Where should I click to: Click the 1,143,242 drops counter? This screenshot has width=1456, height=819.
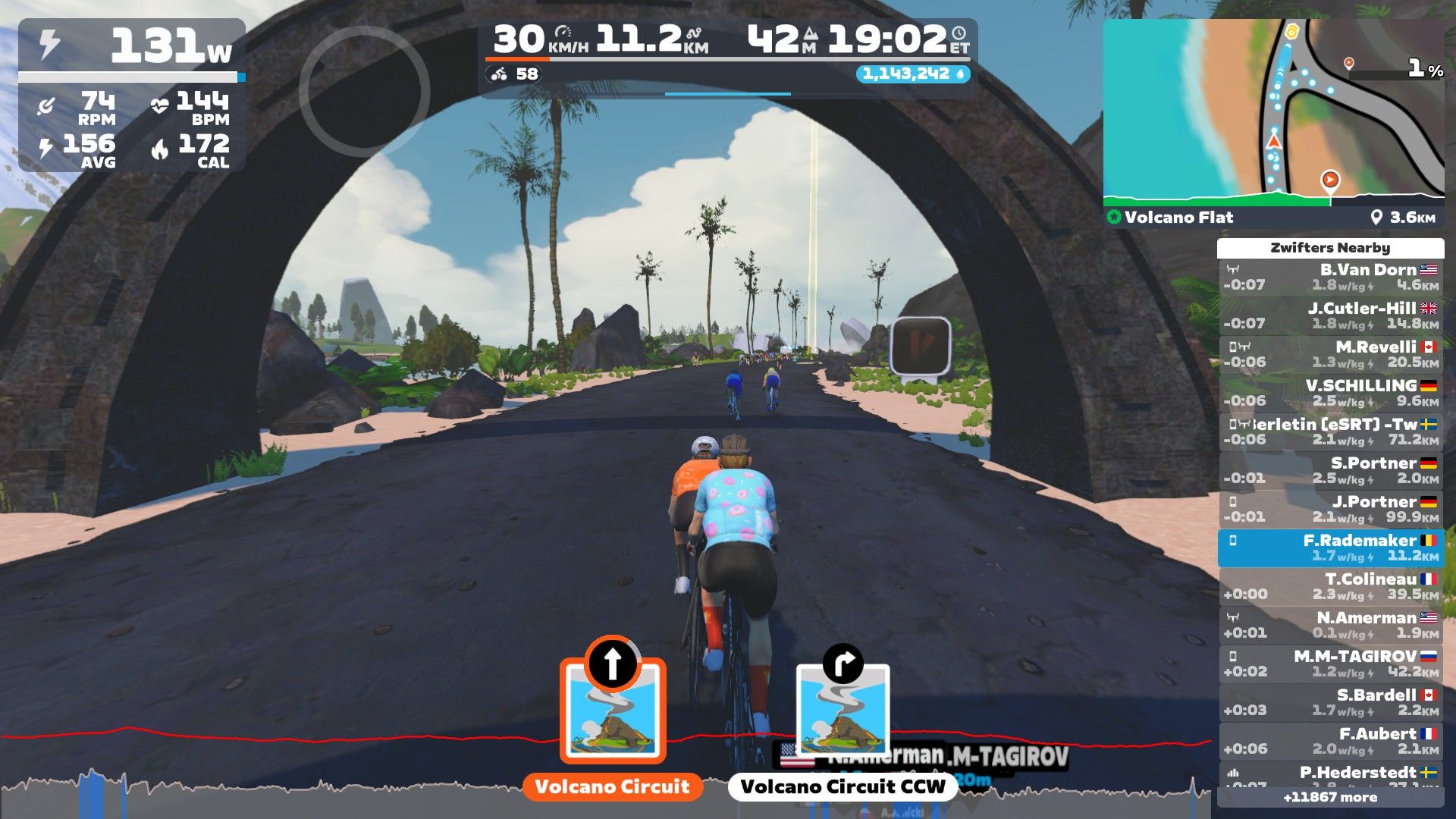point(913,74)
